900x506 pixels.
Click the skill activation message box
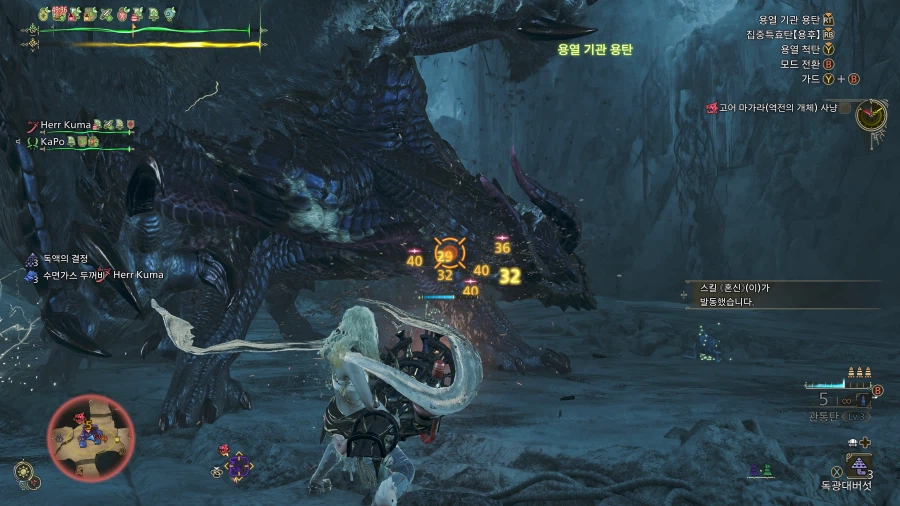(x=780, y=295)
